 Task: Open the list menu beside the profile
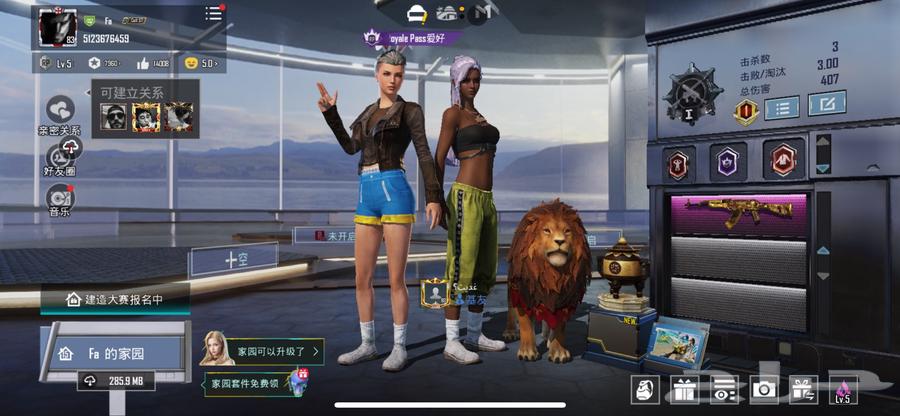coord(213,14)
